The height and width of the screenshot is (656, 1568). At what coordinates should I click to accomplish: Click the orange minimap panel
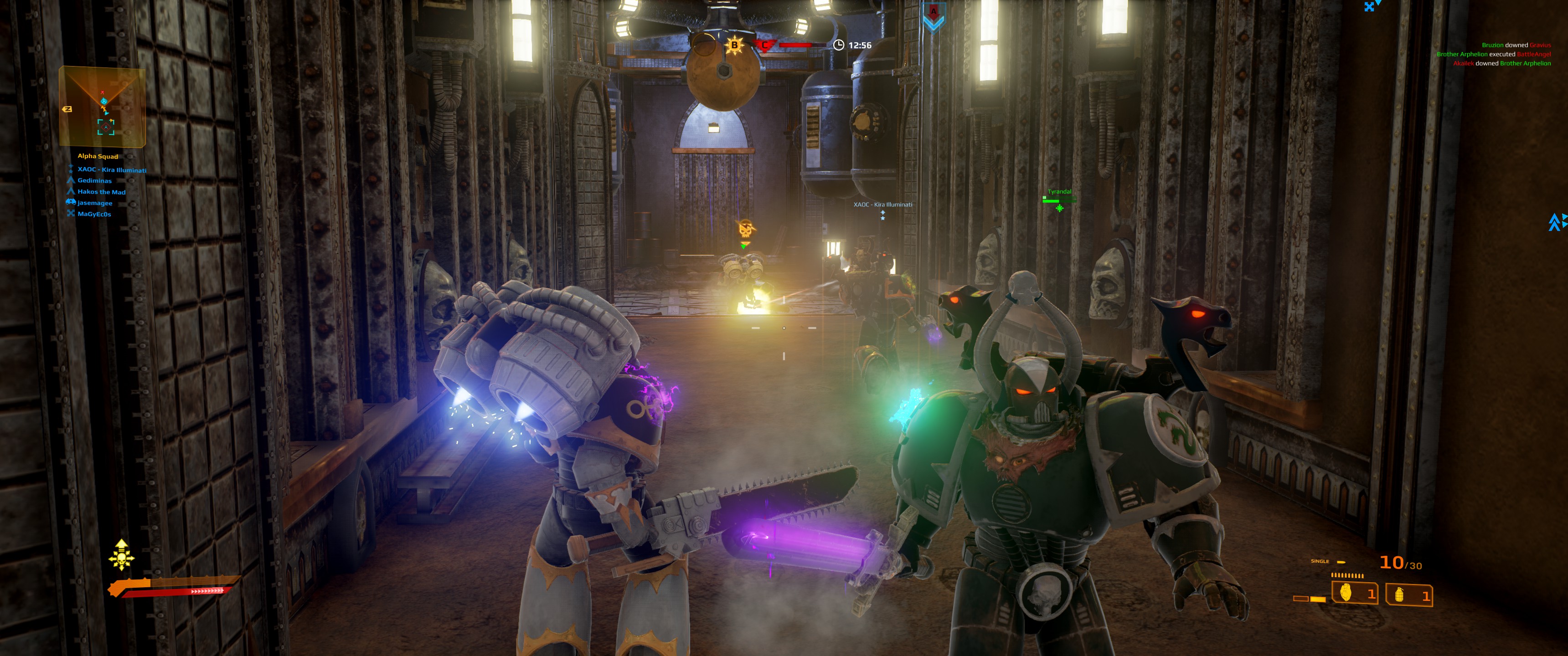102,107
